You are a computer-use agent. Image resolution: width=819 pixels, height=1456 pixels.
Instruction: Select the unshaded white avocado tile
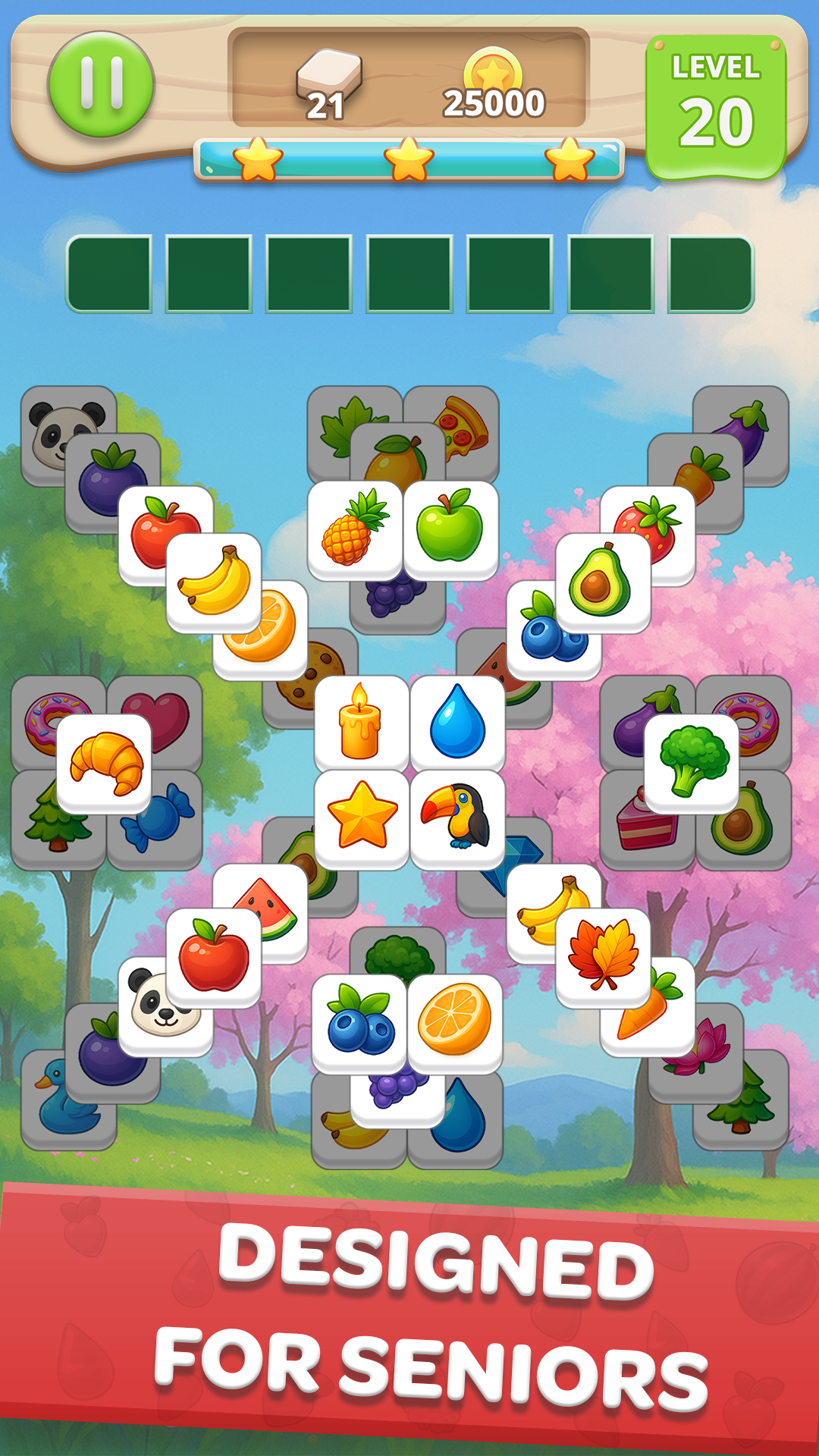point(602,582)
